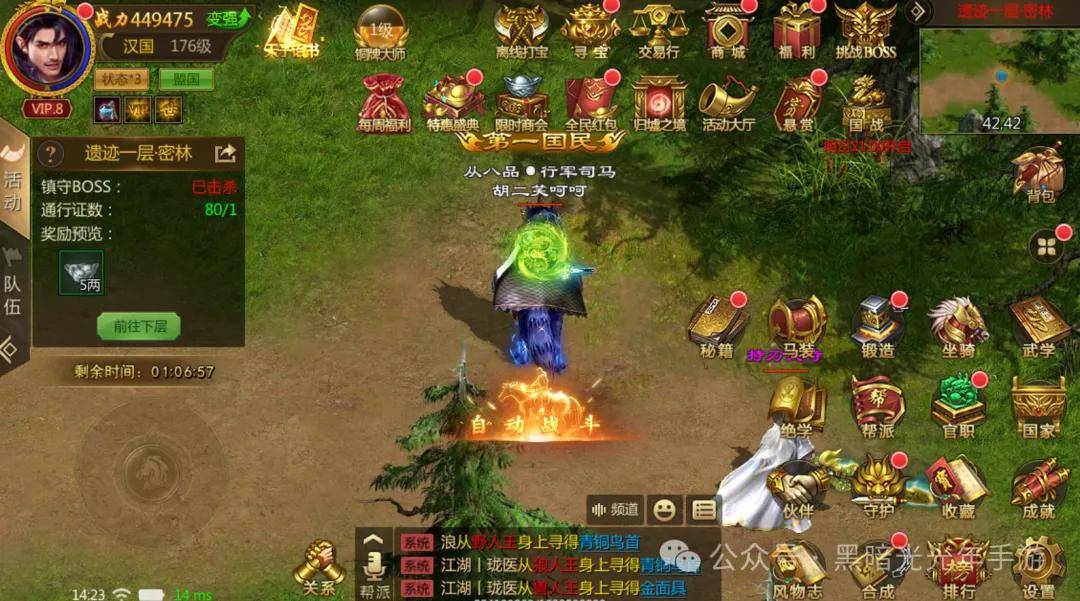Click the 前往下层 green button

[139, 325]
